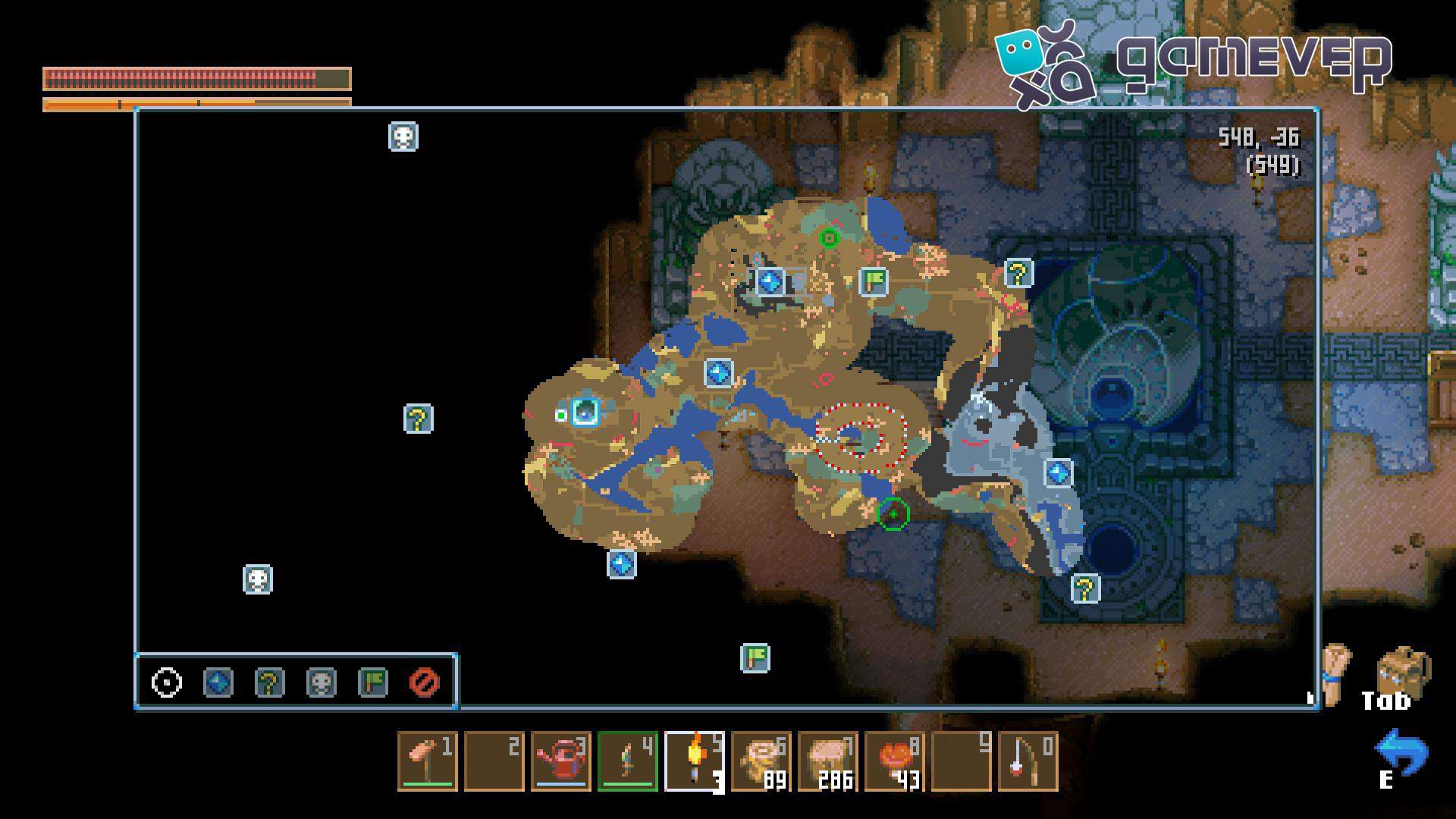Viewport: 1456px width, 819px height.
Task: Click the skull marker at the map's top edge
Action: click(x=403, y=137)
